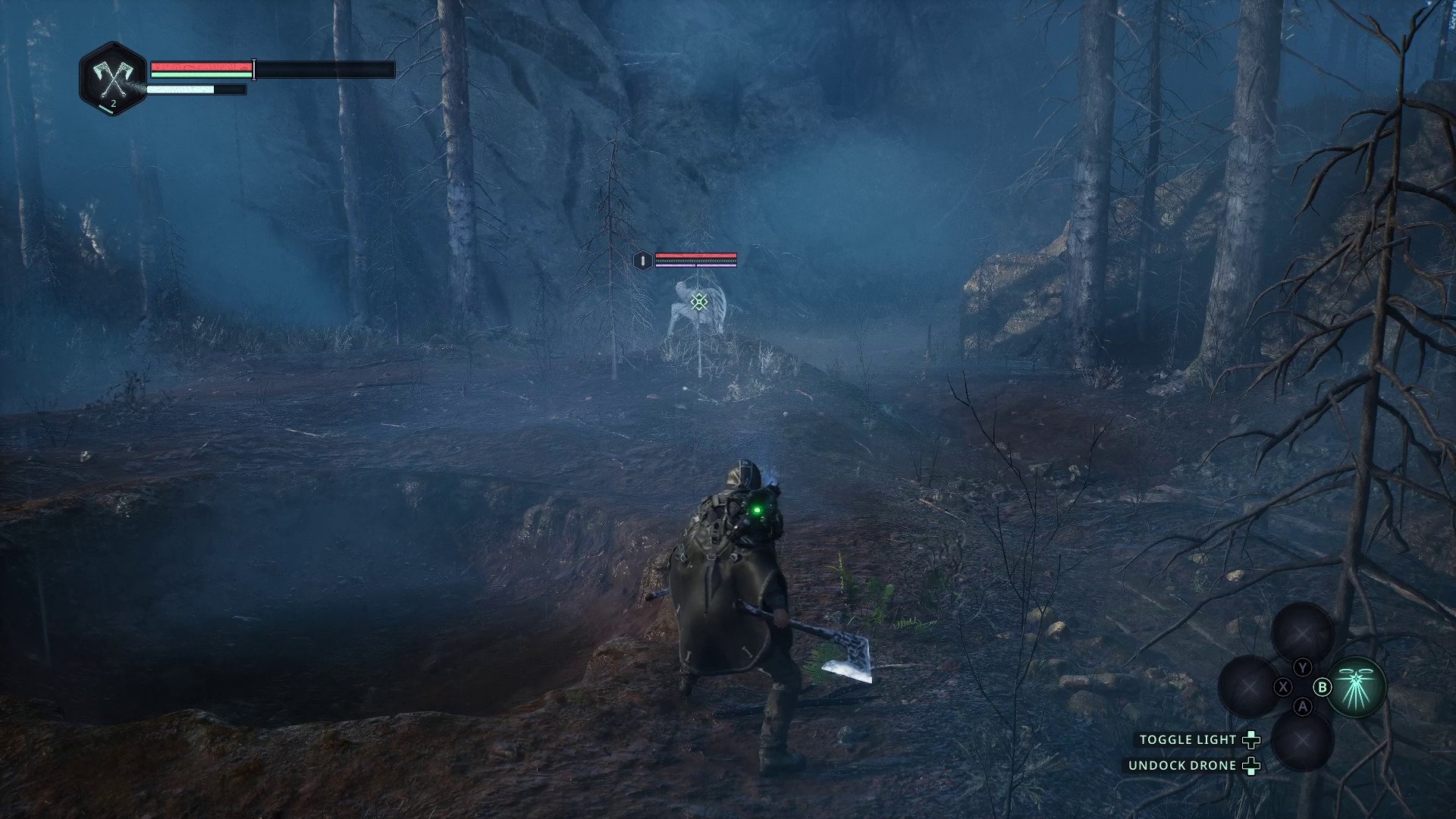
Task: Select the crossed axes weapon icon
Action: click(113, 77)
